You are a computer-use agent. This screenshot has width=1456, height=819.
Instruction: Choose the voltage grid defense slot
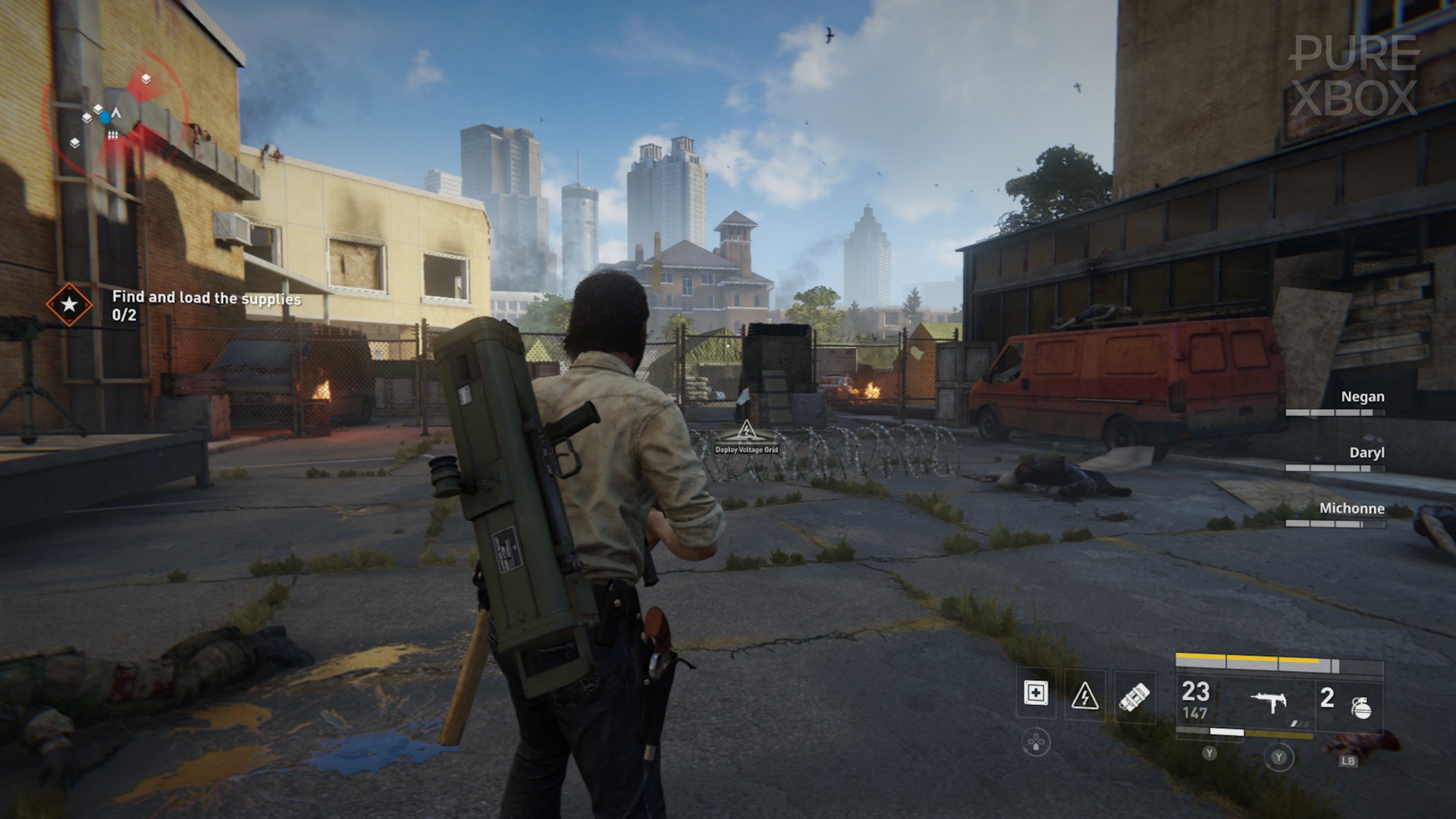[1084, 695]
